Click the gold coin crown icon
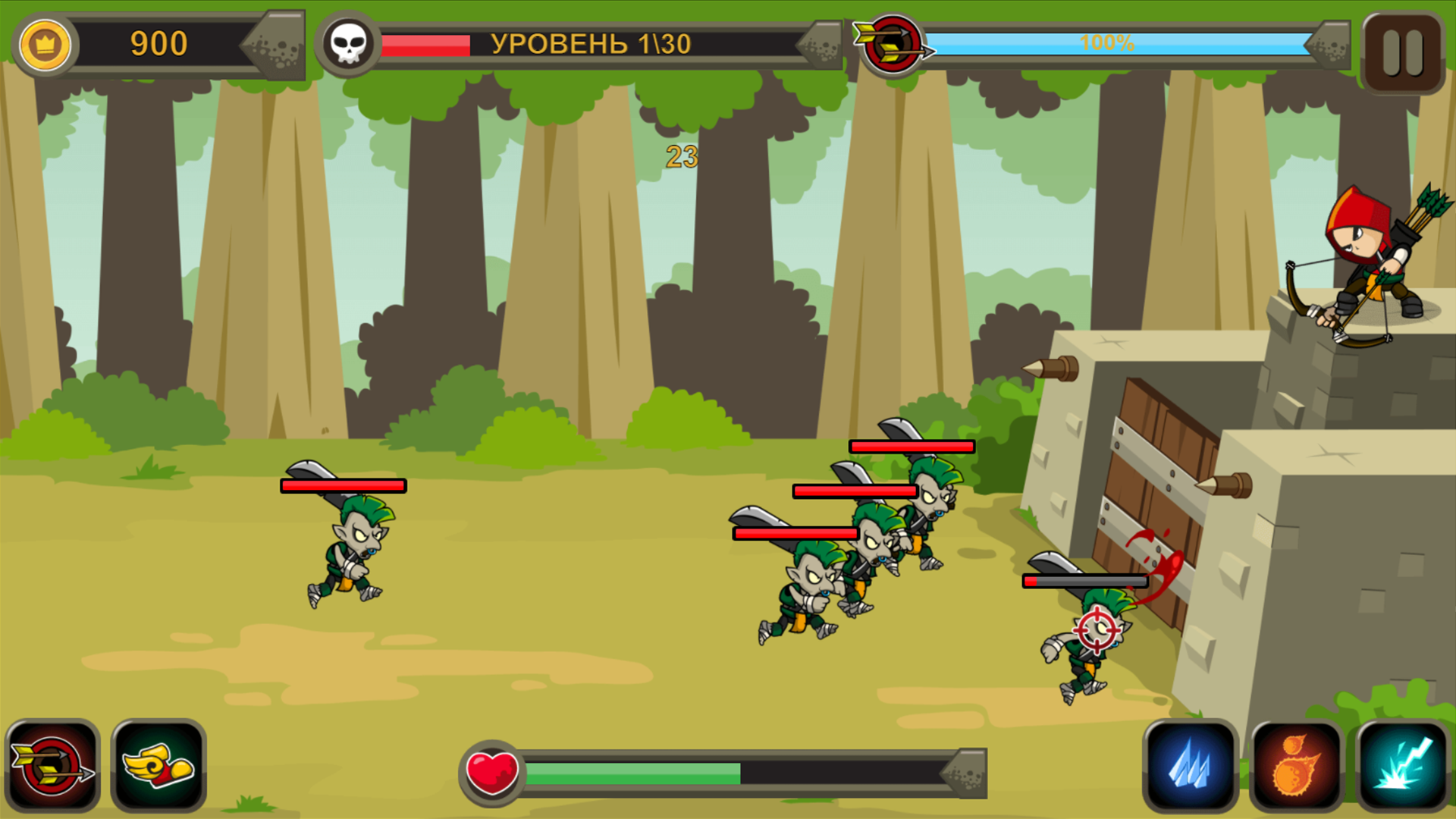 tap(45, 45)
